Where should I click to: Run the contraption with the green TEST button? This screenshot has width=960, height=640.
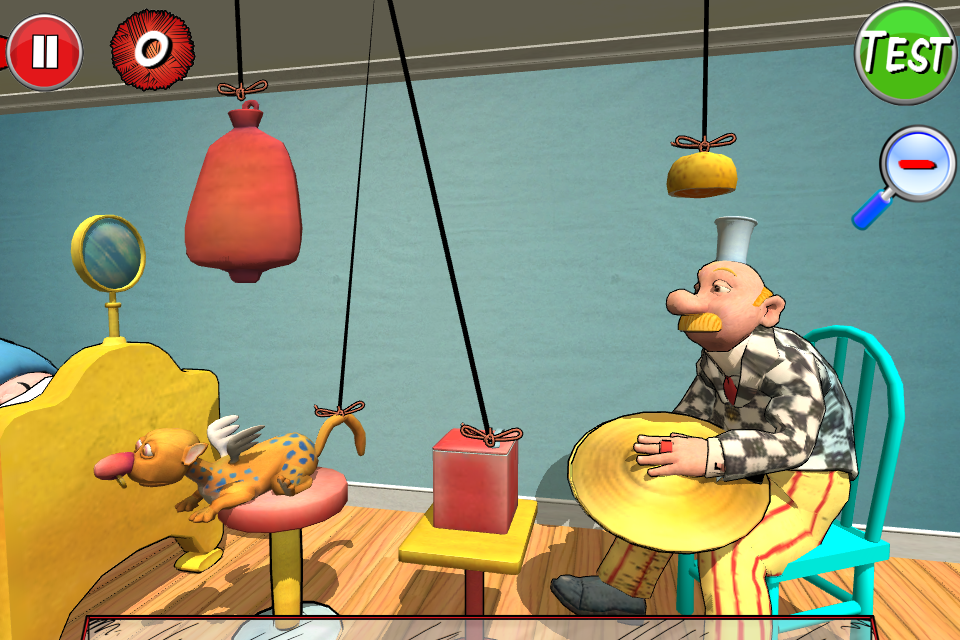pos(906,52)
